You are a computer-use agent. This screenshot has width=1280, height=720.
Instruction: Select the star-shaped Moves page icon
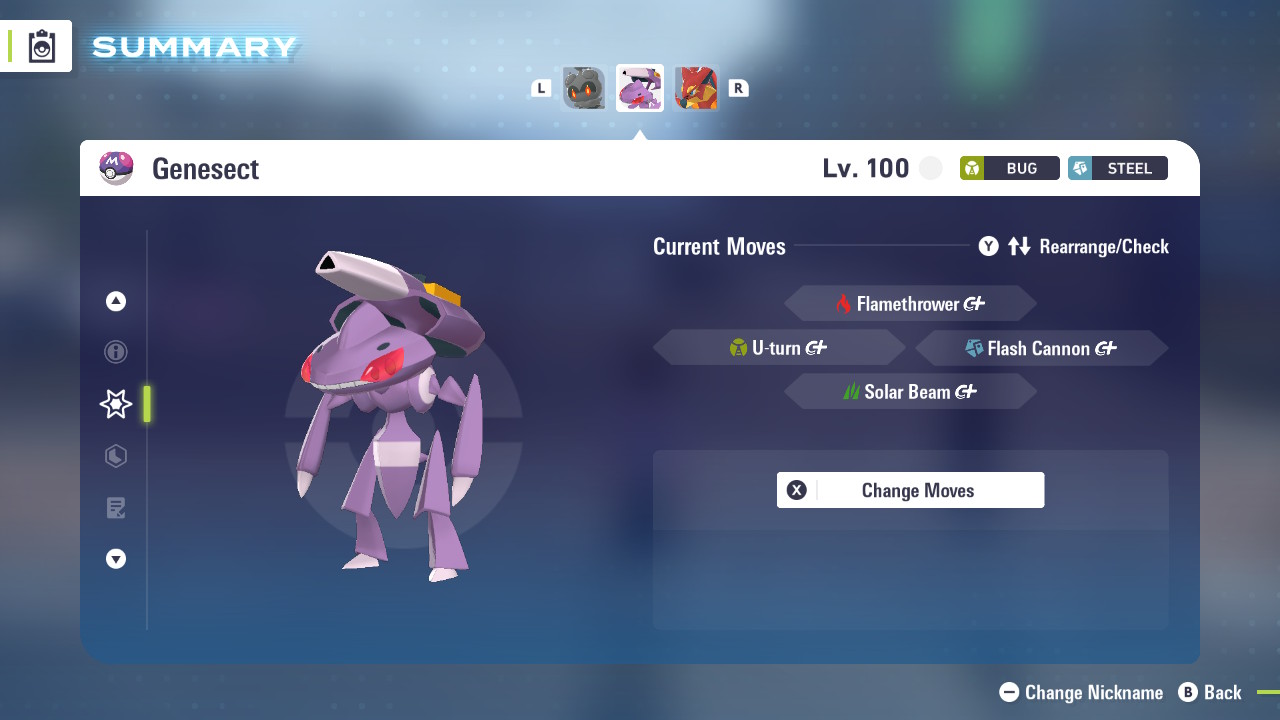[115, 404]
